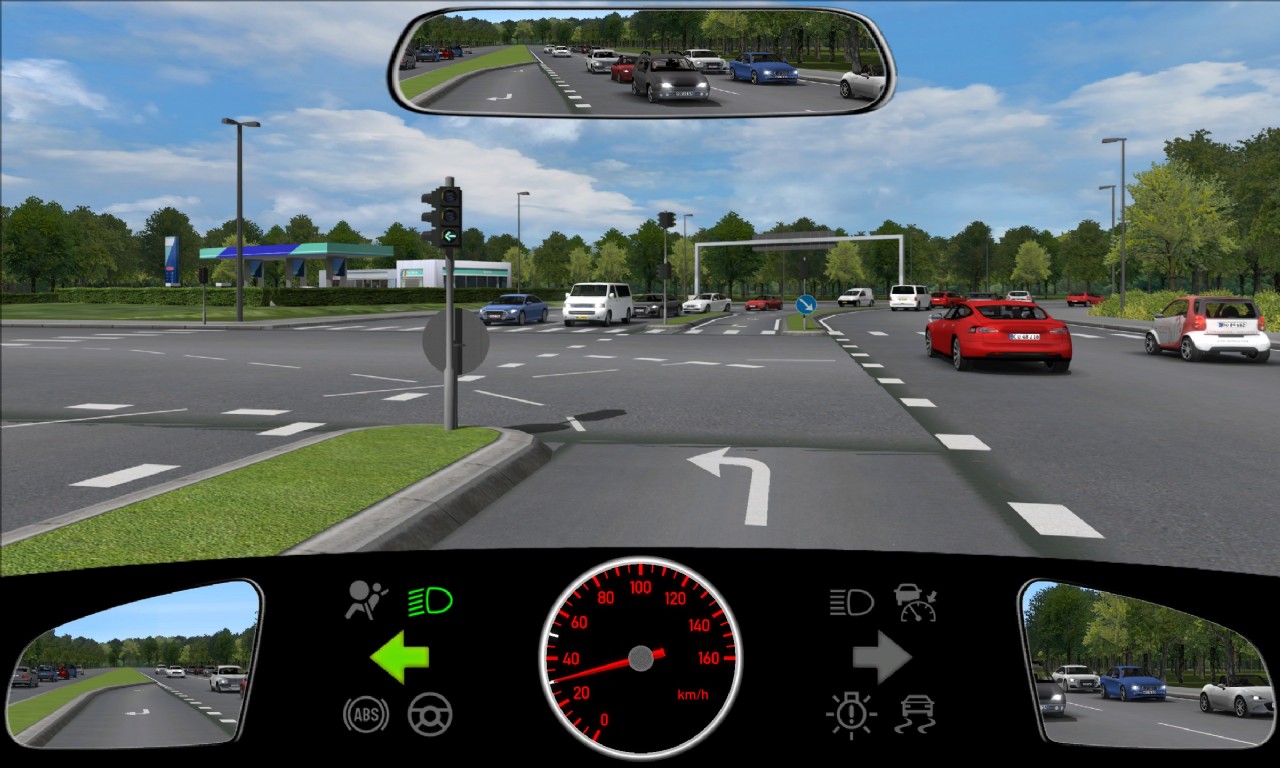Screen dimensions: 1280x768
Task: Activate the grey right turn signal arrow
Action: 881,657
